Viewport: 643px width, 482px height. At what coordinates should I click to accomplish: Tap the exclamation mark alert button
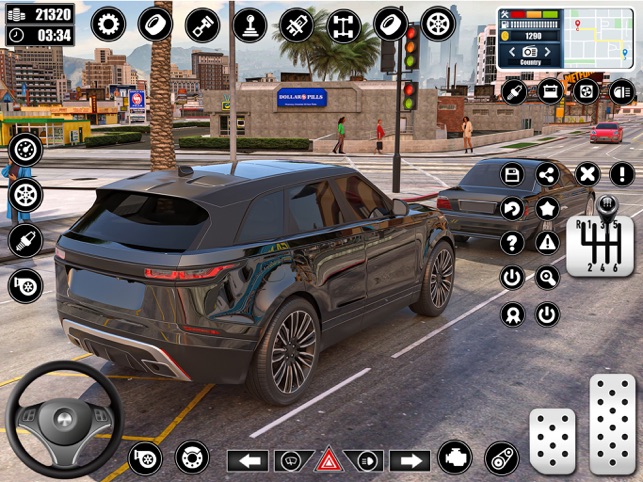[x=622, y=175]
